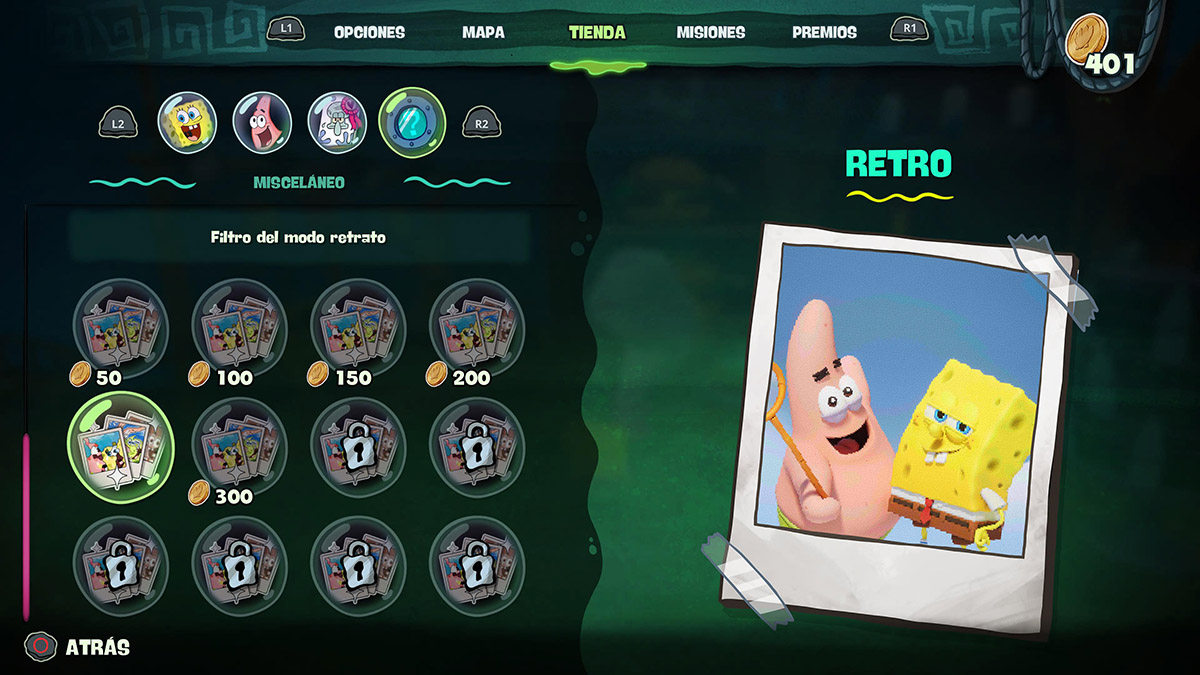The image size is (1200, 675).
Task: Select the 100-coin portrait filter
Action: [238, 327]
